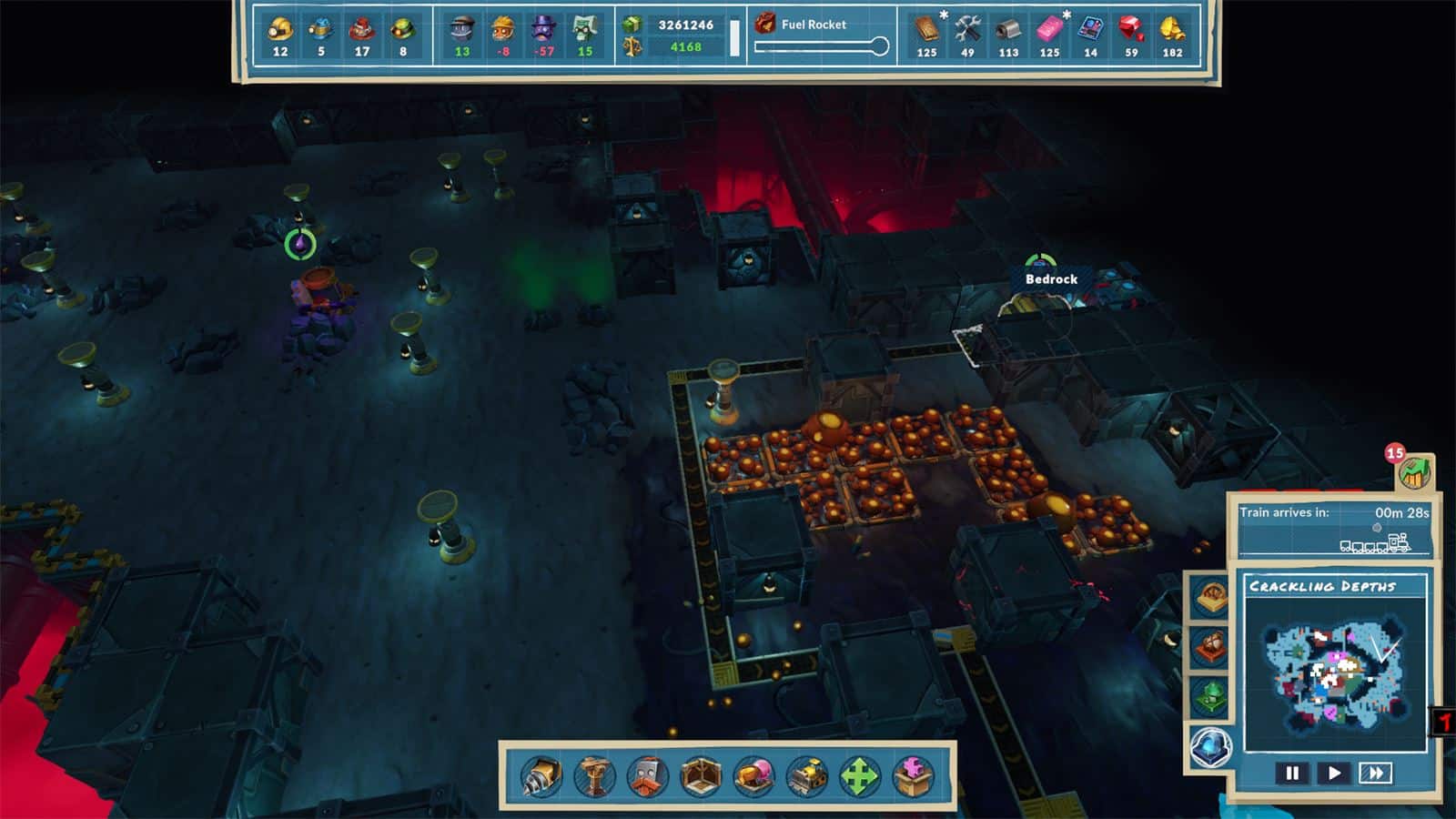Toggle the orange rock overlay button
This screenshot has height=819, width=1456.
coord(1211,647)
